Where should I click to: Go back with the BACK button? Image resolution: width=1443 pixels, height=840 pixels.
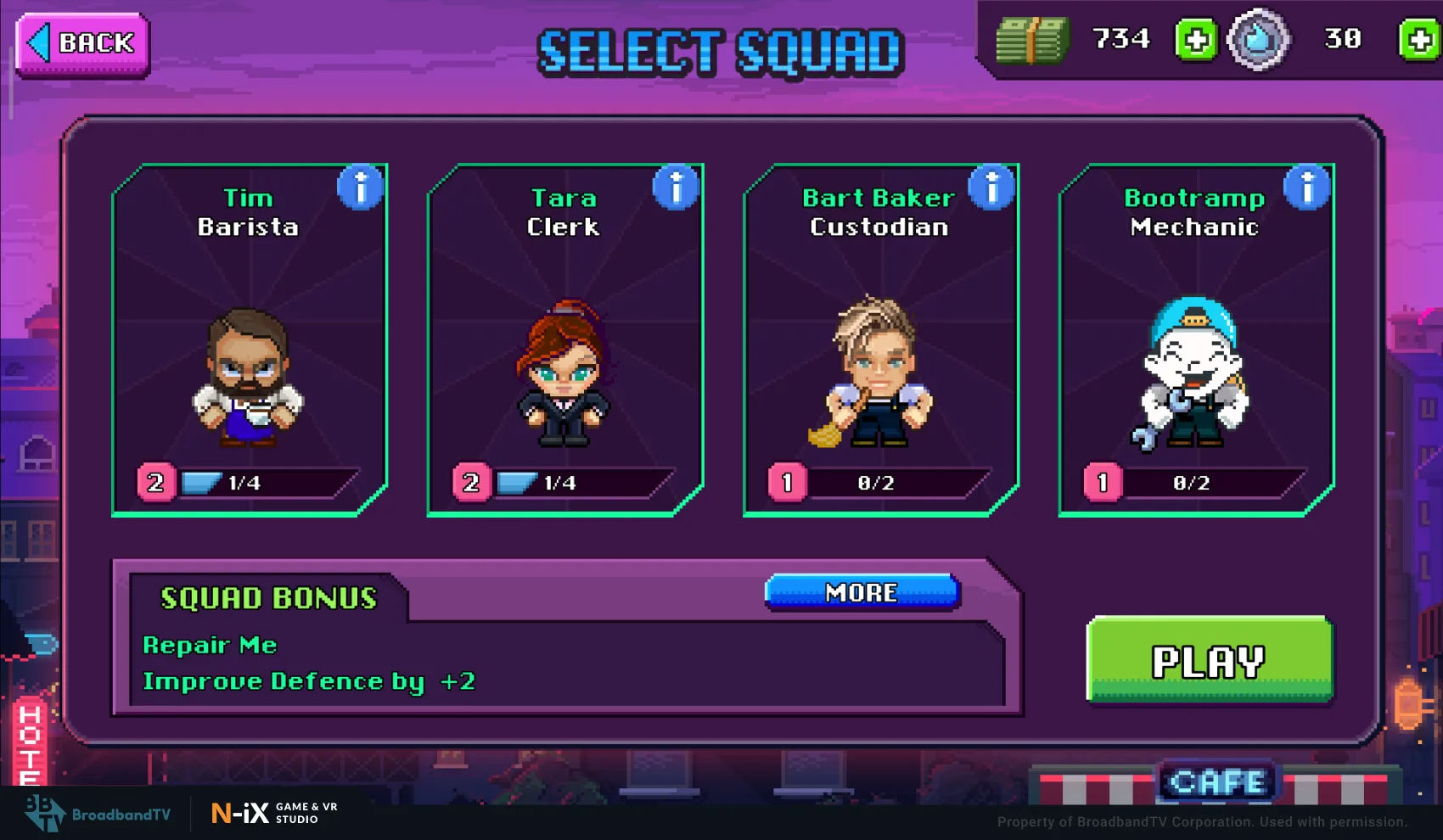click(82, 44)
